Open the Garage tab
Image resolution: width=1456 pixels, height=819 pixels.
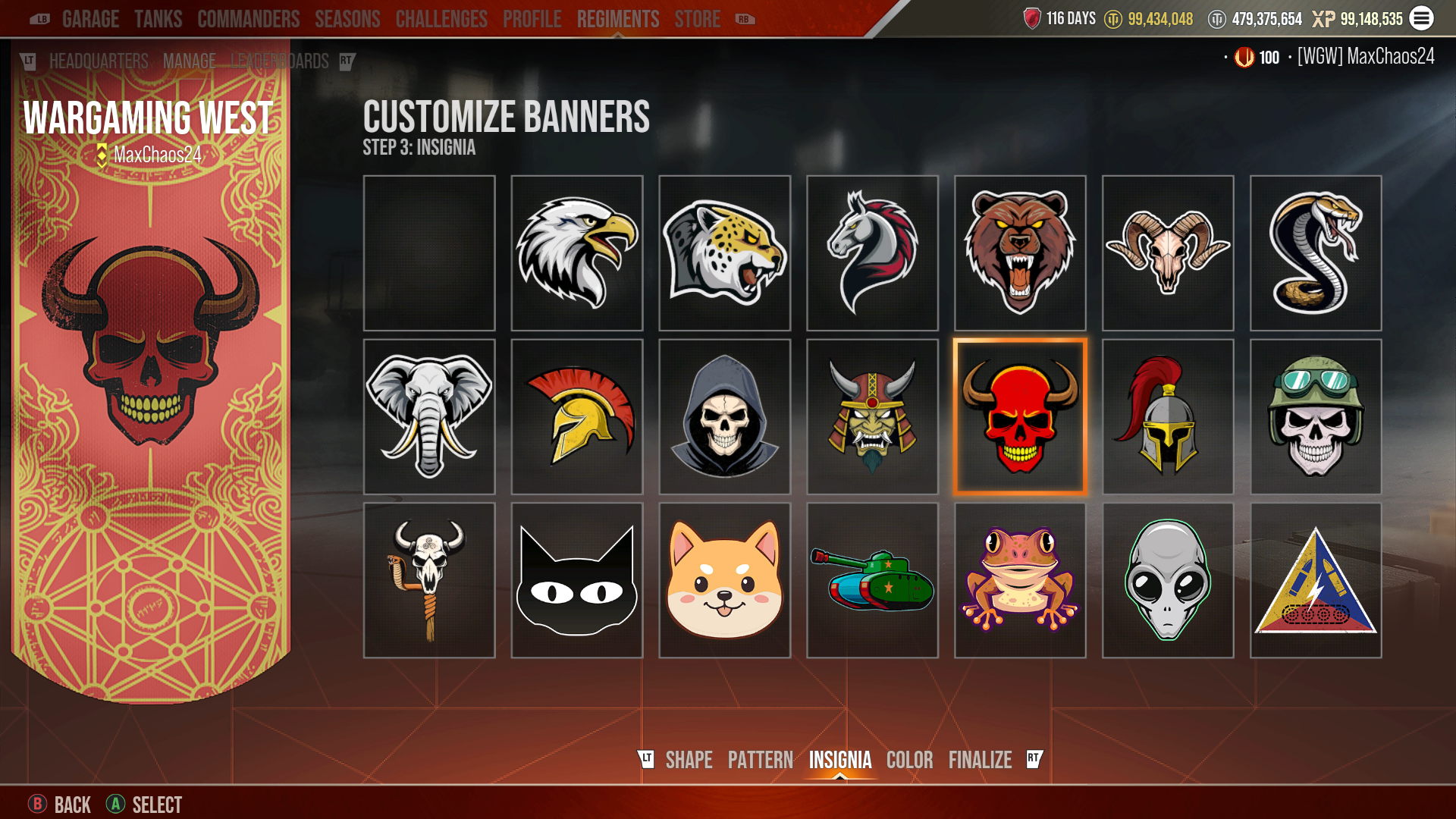(x=90, y=19)
